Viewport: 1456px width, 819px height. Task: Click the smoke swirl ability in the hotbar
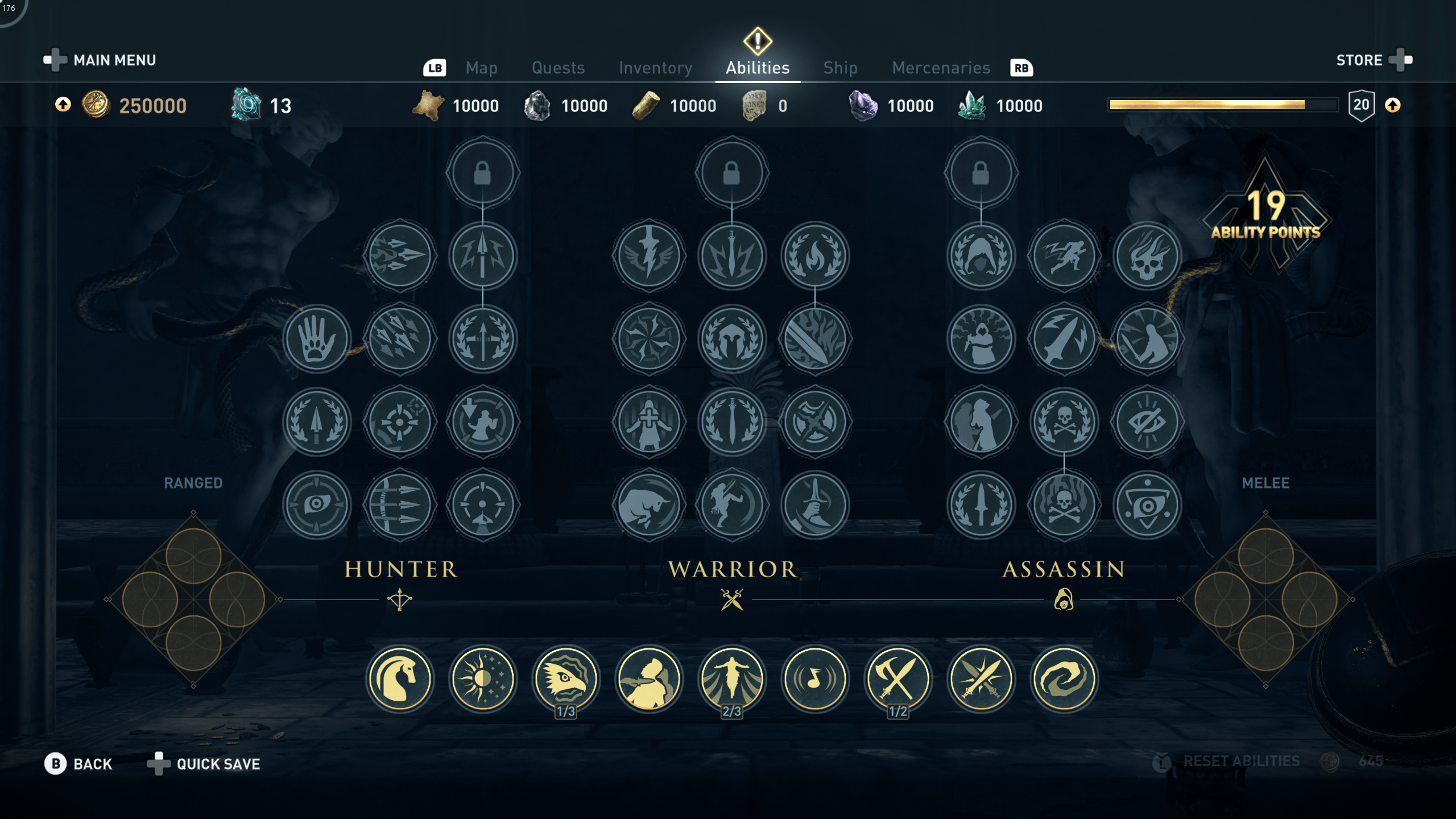click(x=1063, y=678)
